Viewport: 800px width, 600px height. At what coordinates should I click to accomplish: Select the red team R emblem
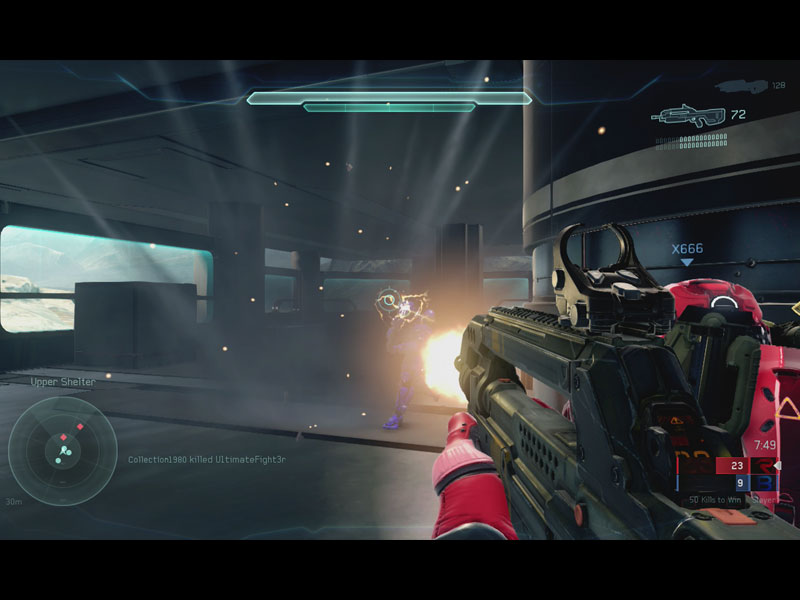tap(767, 465)
